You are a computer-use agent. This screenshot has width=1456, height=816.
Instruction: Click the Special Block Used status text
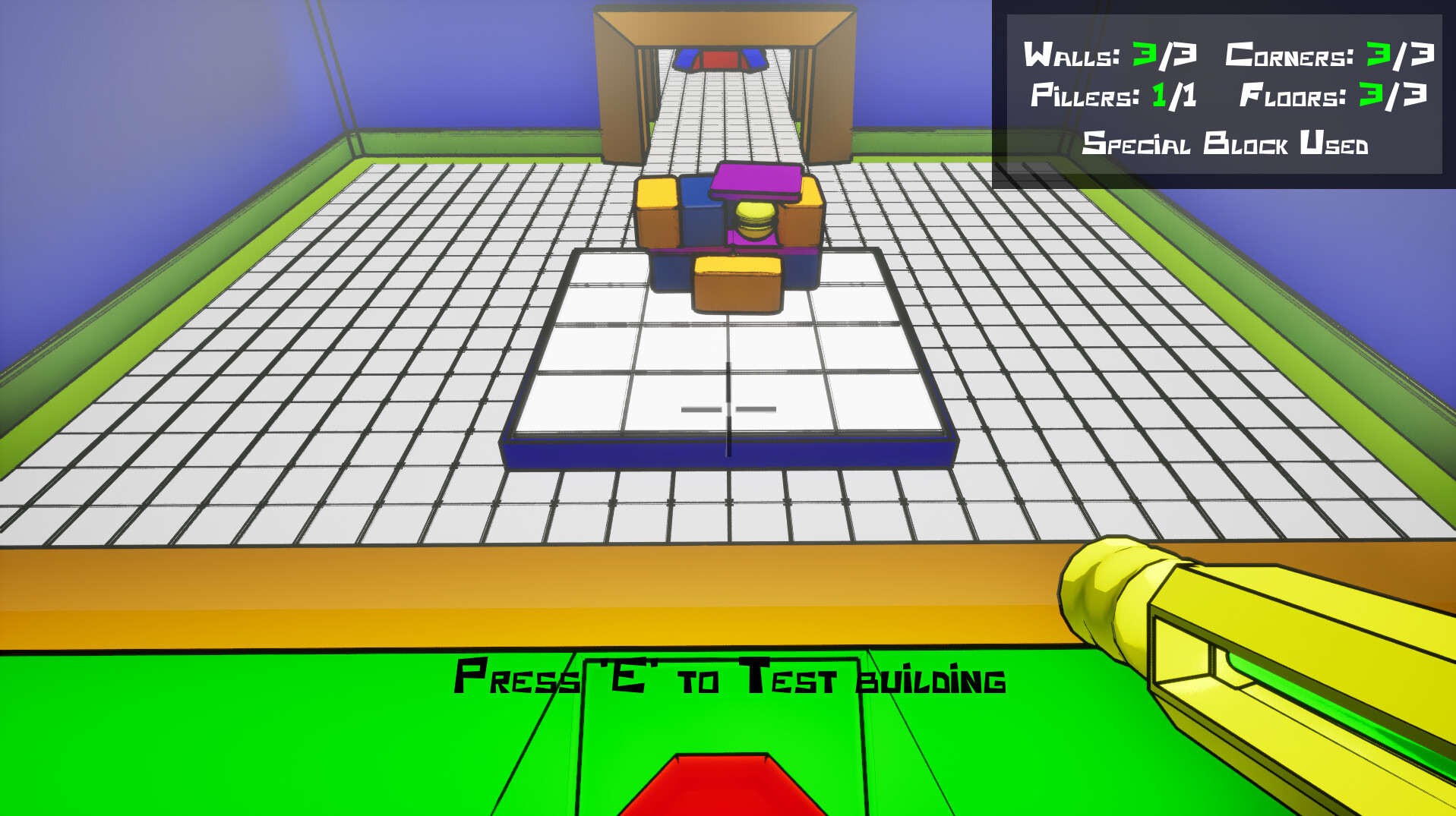tap(1226, 144)
